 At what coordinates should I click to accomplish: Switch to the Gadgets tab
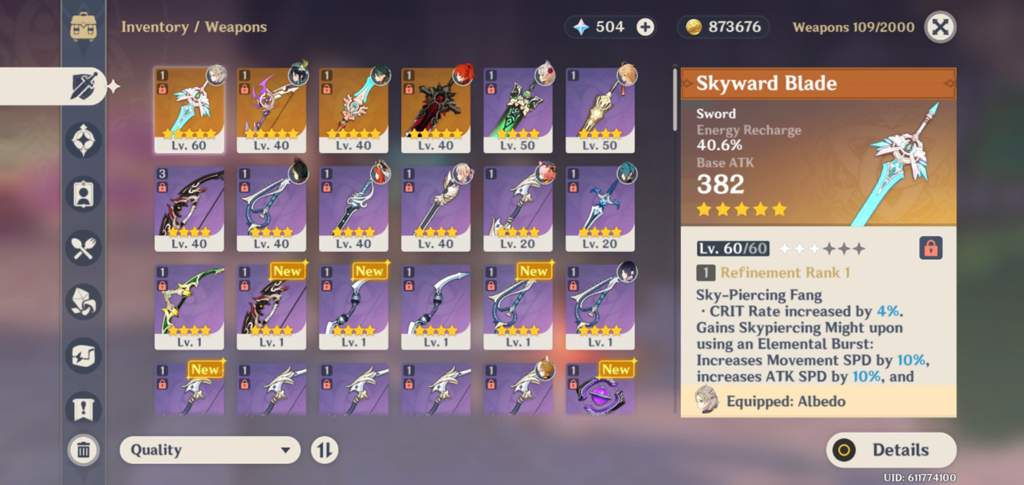[x=83, y=355]
